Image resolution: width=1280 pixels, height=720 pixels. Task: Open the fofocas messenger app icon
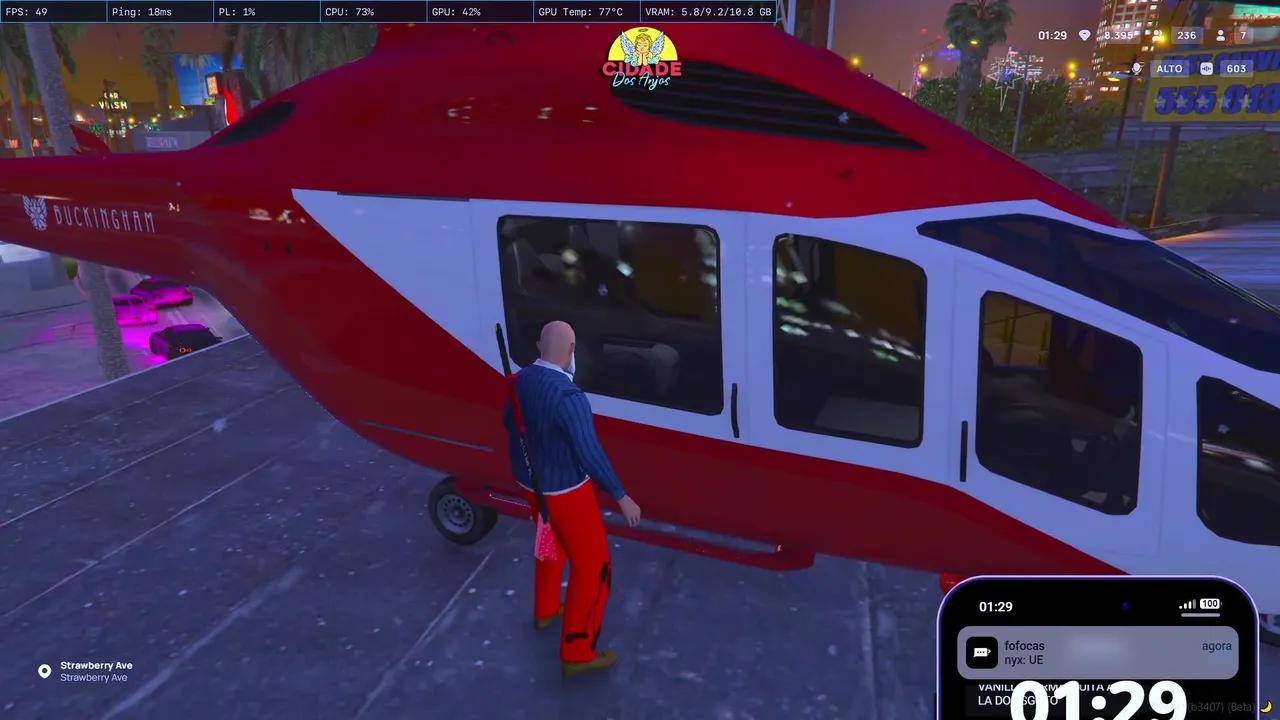(x=982, y=652)
